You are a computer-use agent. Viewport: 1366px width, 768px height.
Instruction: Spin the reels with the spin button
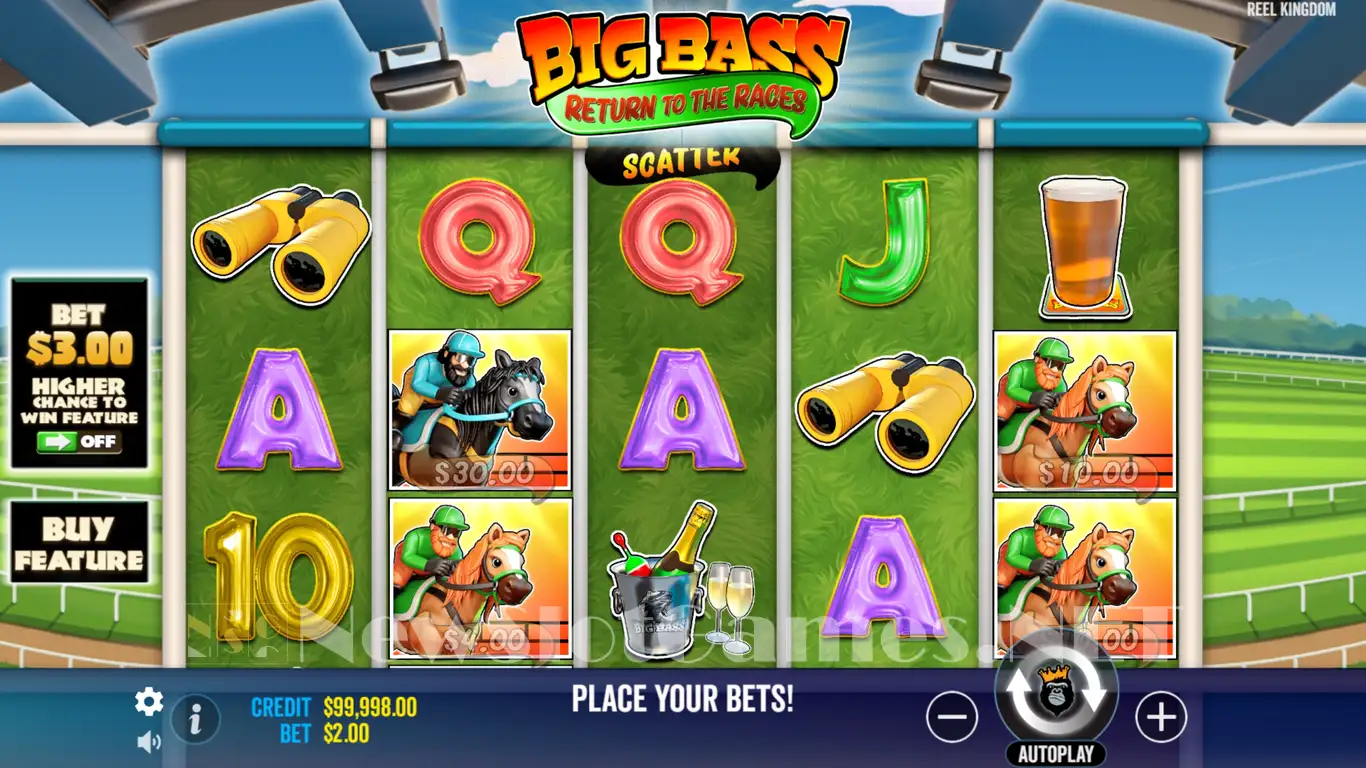1056,692
